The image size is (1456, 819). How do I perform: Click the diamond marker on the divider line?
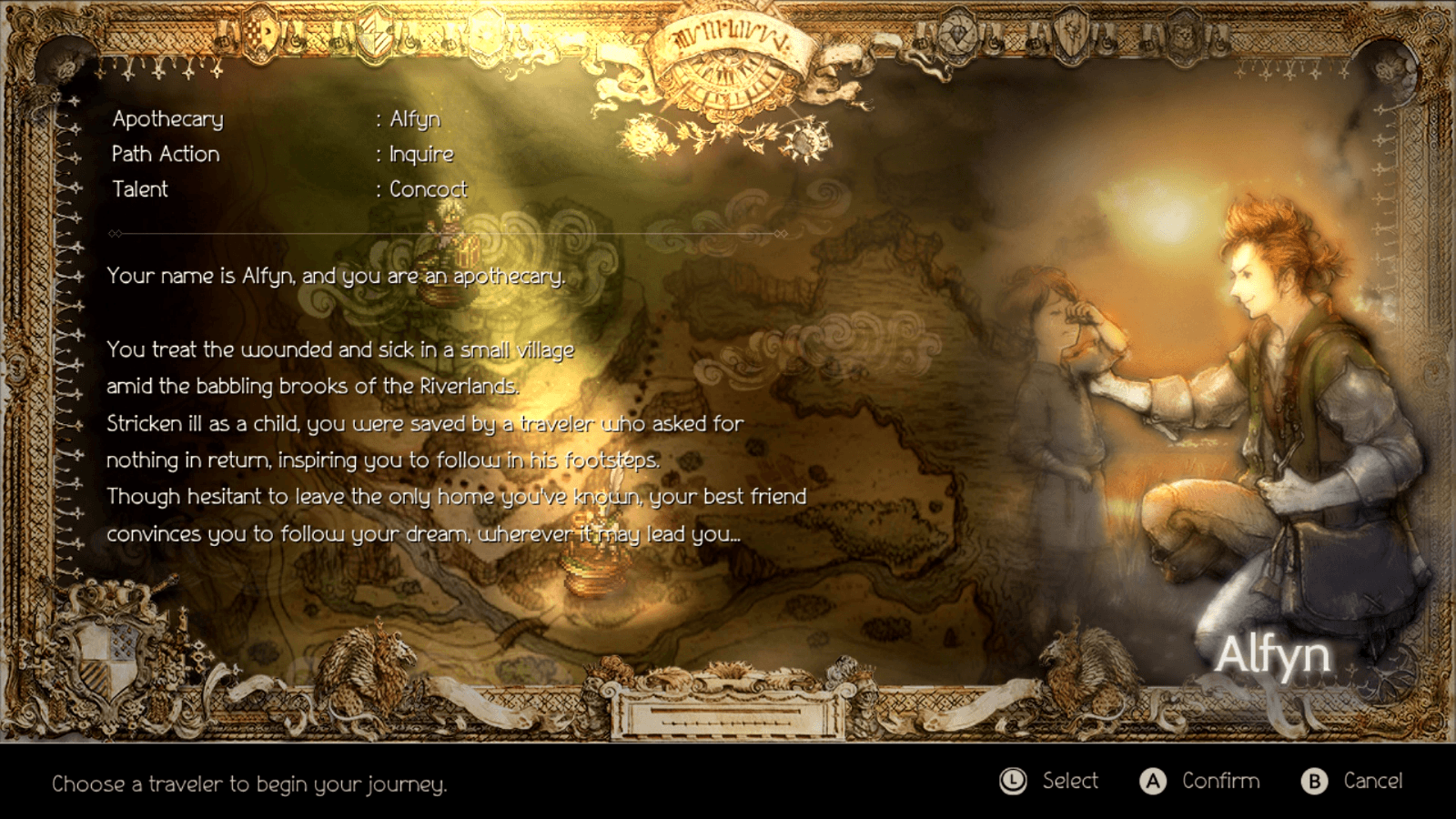tap(113, 233)
